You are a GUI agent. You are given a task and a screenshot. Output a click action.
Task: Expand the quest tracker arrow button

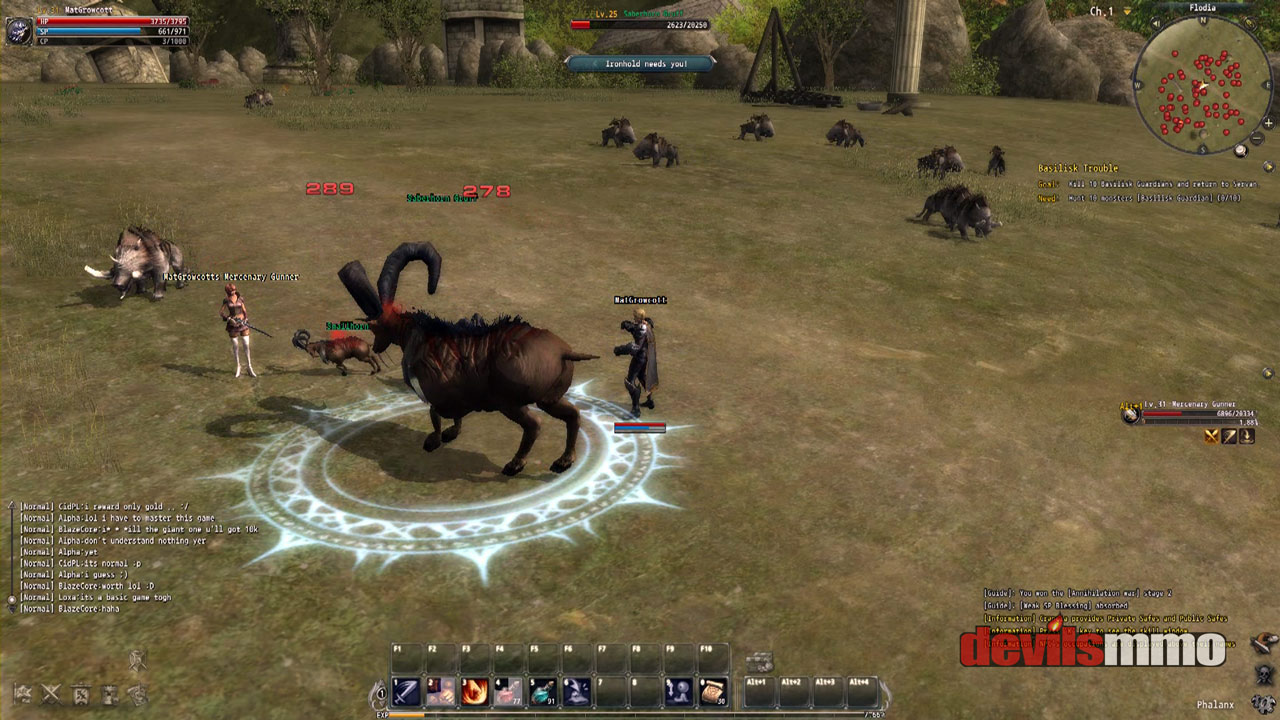(1268, 167)
